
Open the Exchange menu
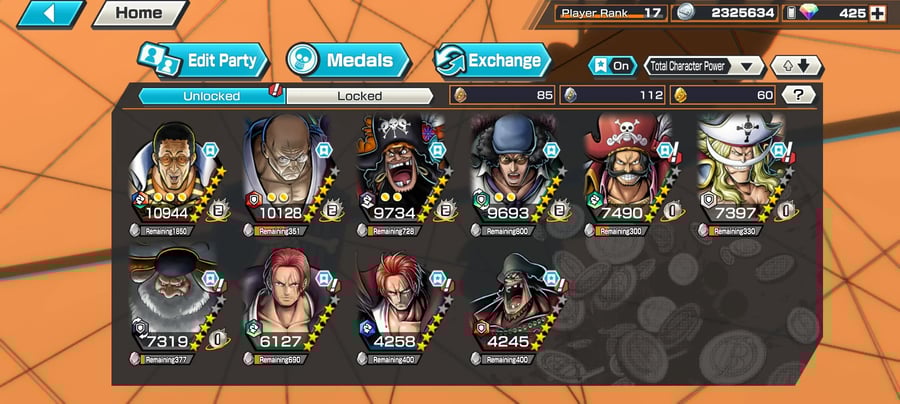492,60
